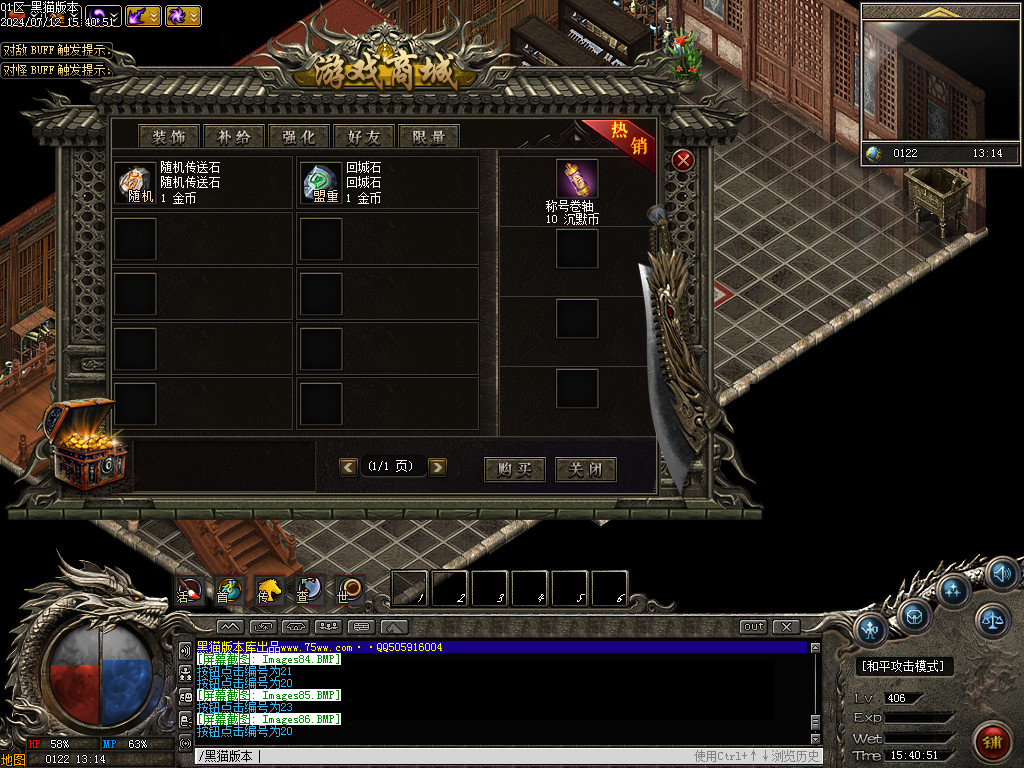
Task: Go to the next shop page
Action: click(437, 467)
